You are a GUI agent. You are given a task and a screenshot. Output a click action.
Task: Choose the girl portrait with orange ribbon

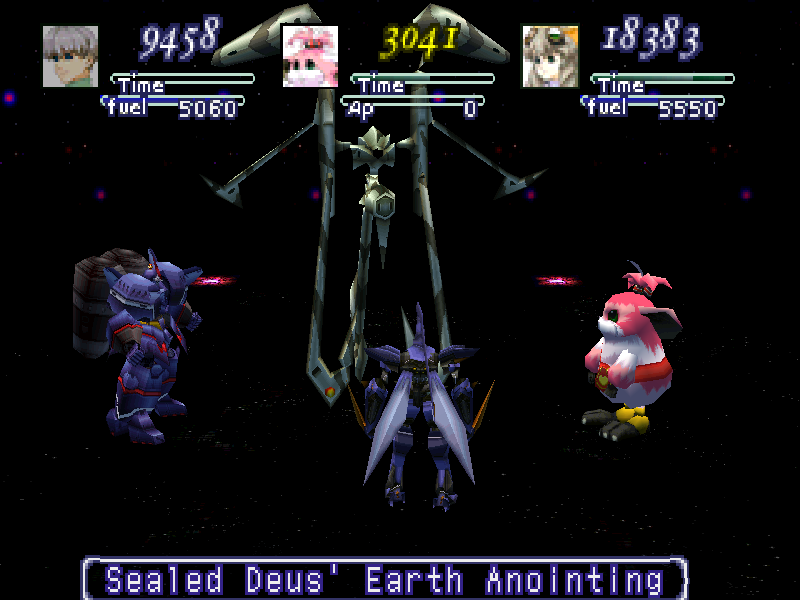point(549,56)
